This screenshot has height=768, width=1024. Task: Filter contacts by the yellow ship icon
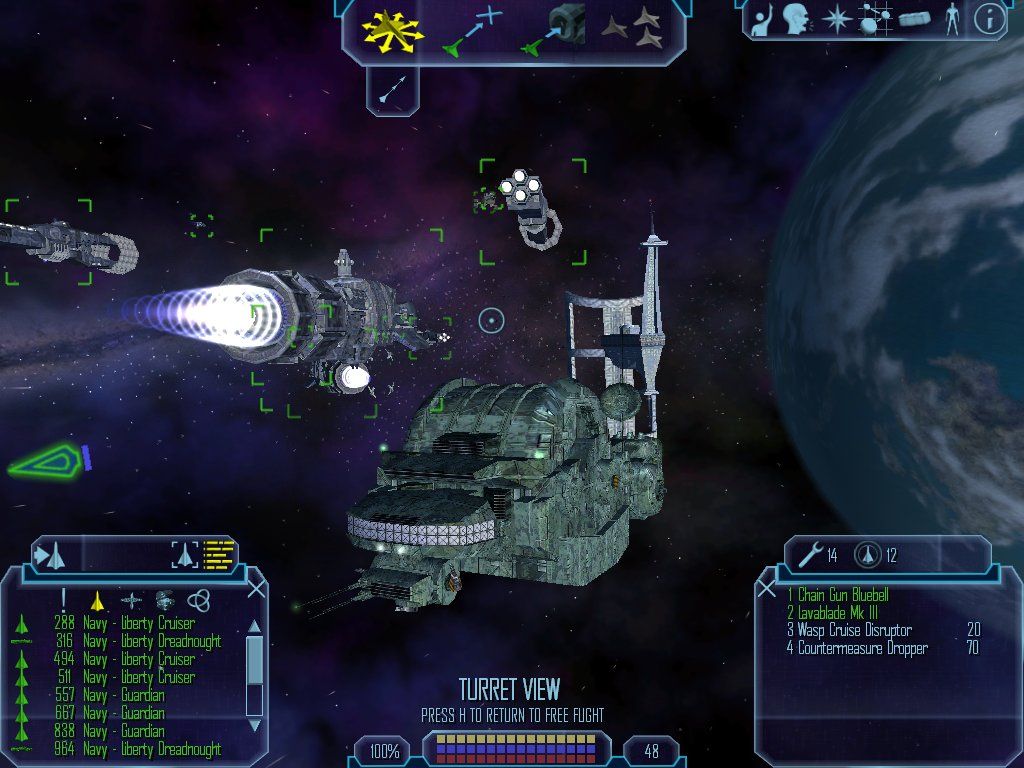tap(97, 600)
